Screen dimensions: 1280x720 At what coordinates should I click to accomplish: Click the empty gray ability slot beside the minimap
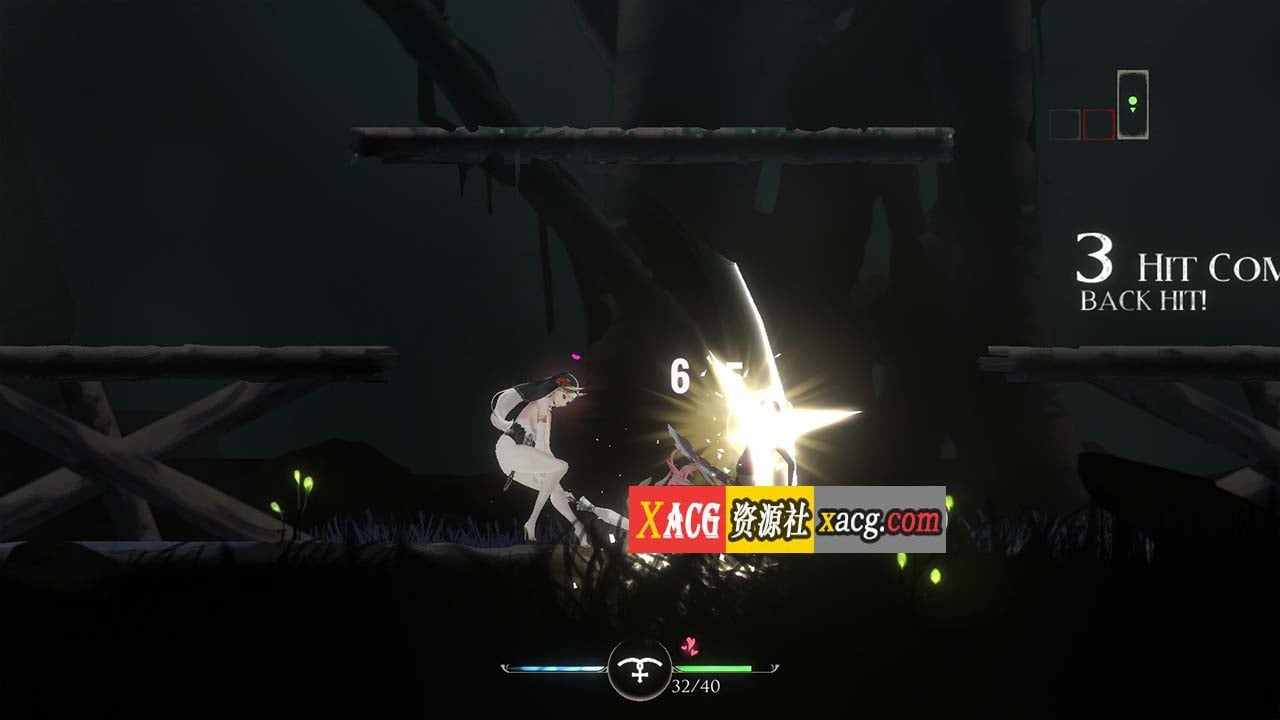click(x=1064, y=124)
